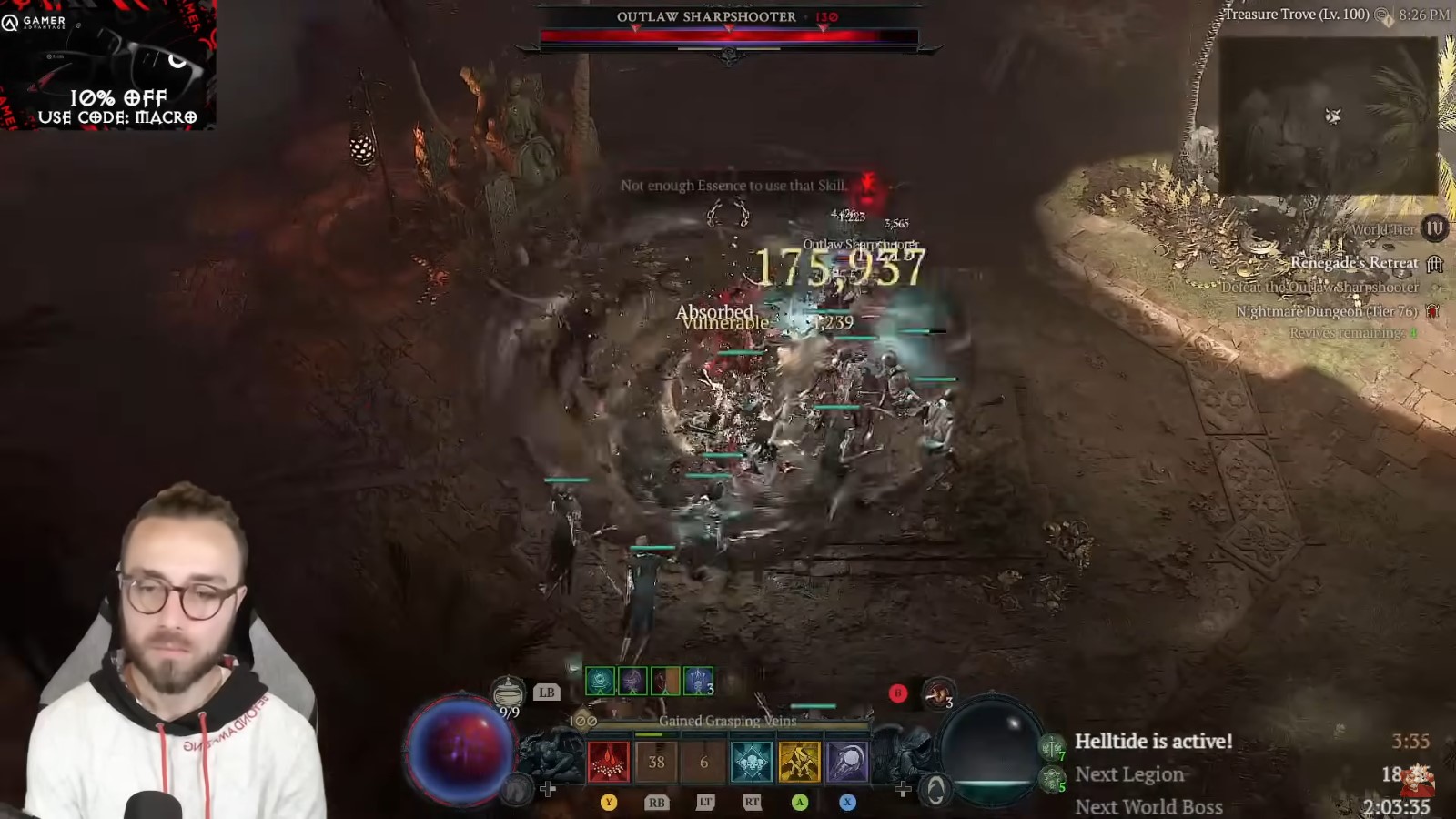Click the Helltide cinders icon showing 7
The height and width of the screenshot is (819, 1456).
click(1052, 747)
